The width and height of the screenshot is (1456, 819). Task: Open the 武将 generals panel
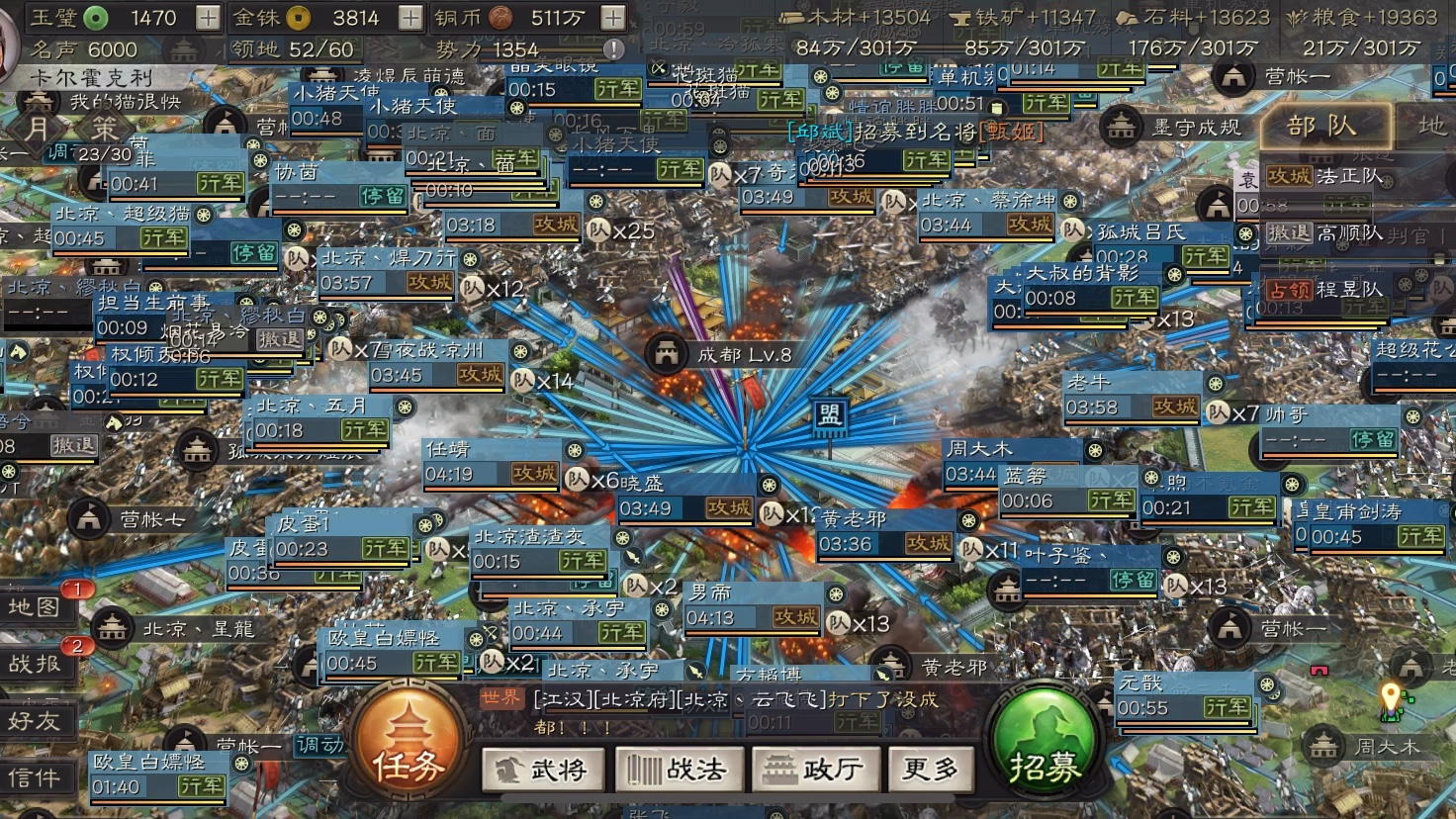(x=543, y=769)
